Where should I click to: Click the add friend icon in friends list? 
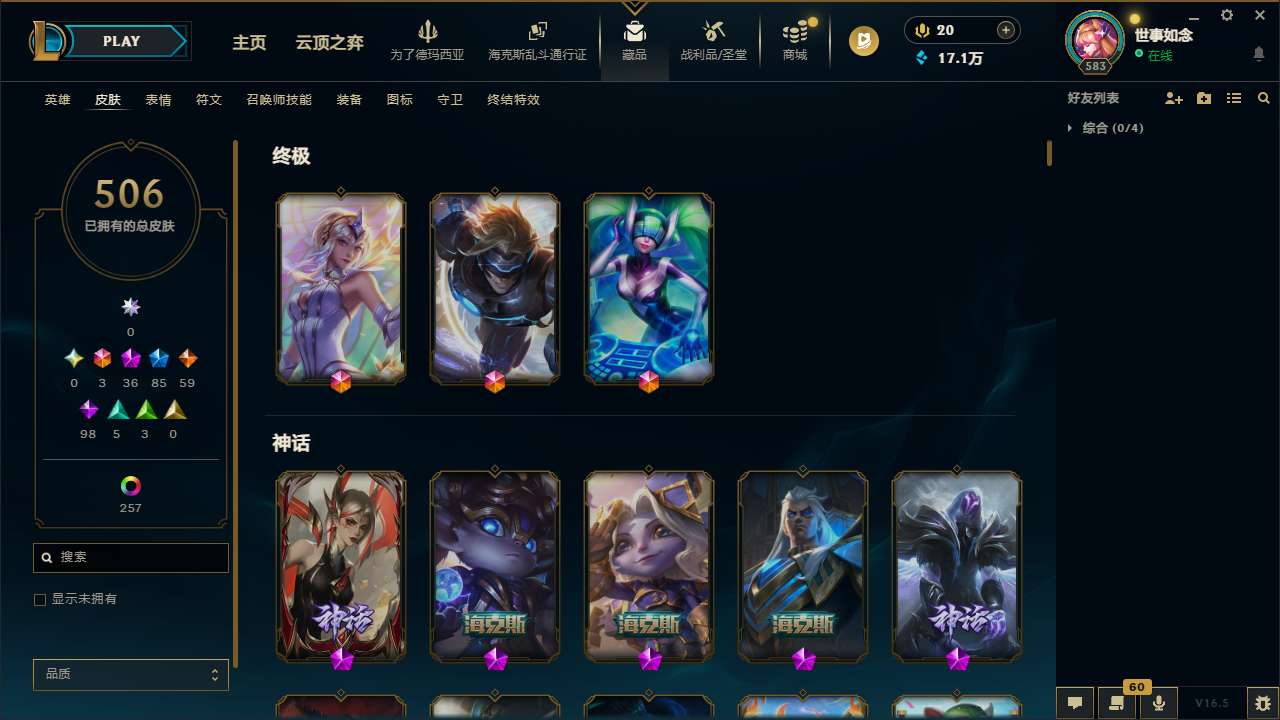point(1174,98)
